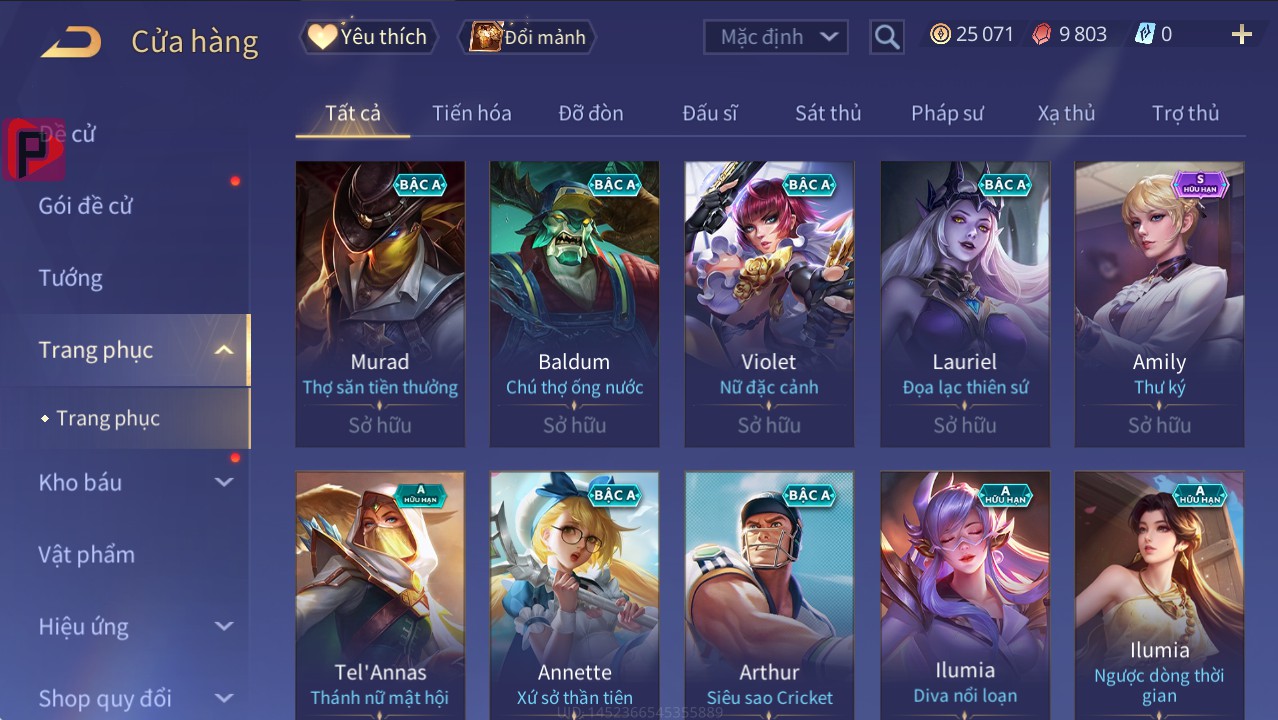View the Trợ thủ tab
1278x720 pixels.
pyautogui.click(x=1185, y=113)
